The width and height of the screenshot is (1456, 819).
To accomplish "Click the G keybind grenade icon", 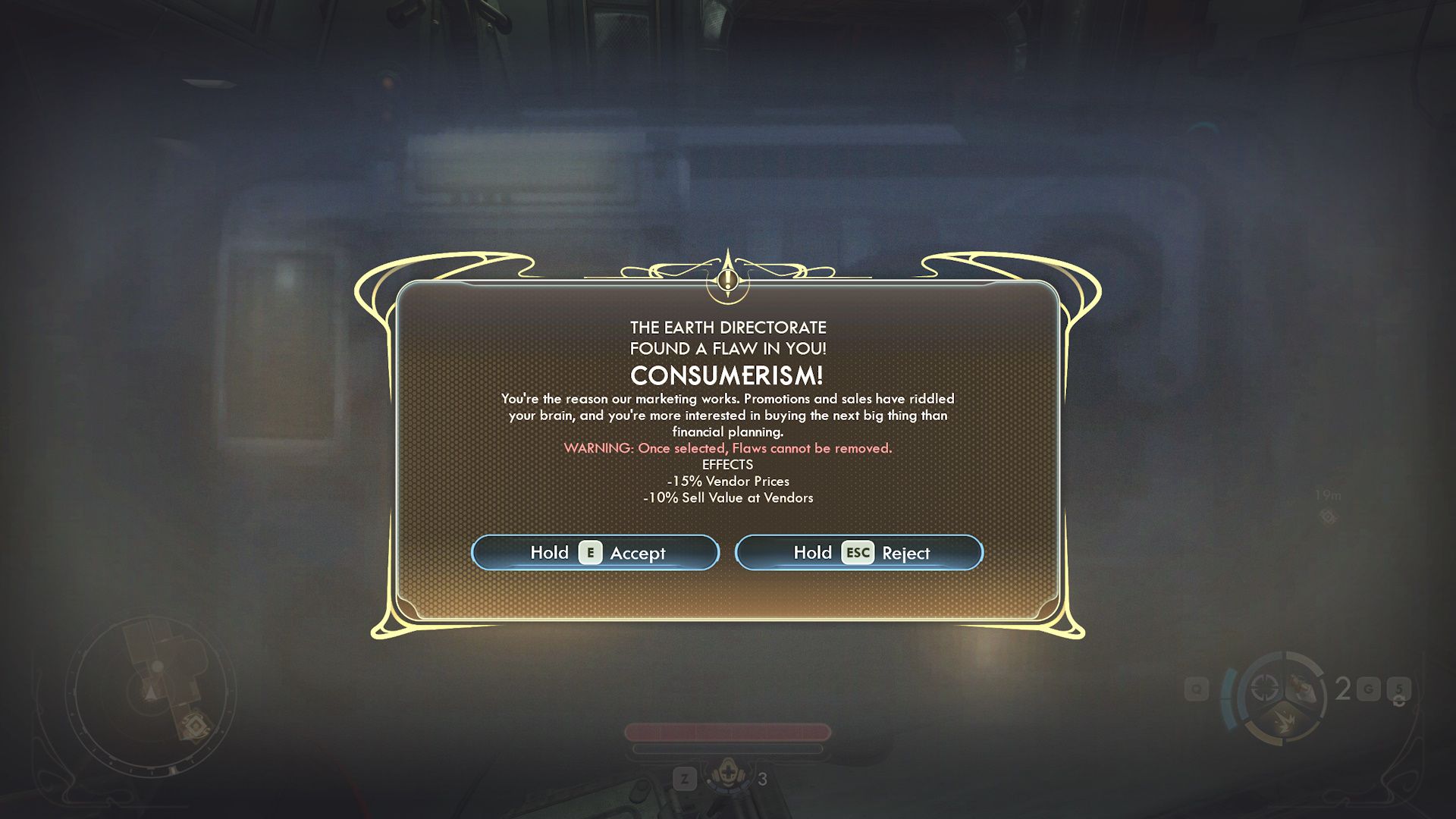I will click(1369, 688).
